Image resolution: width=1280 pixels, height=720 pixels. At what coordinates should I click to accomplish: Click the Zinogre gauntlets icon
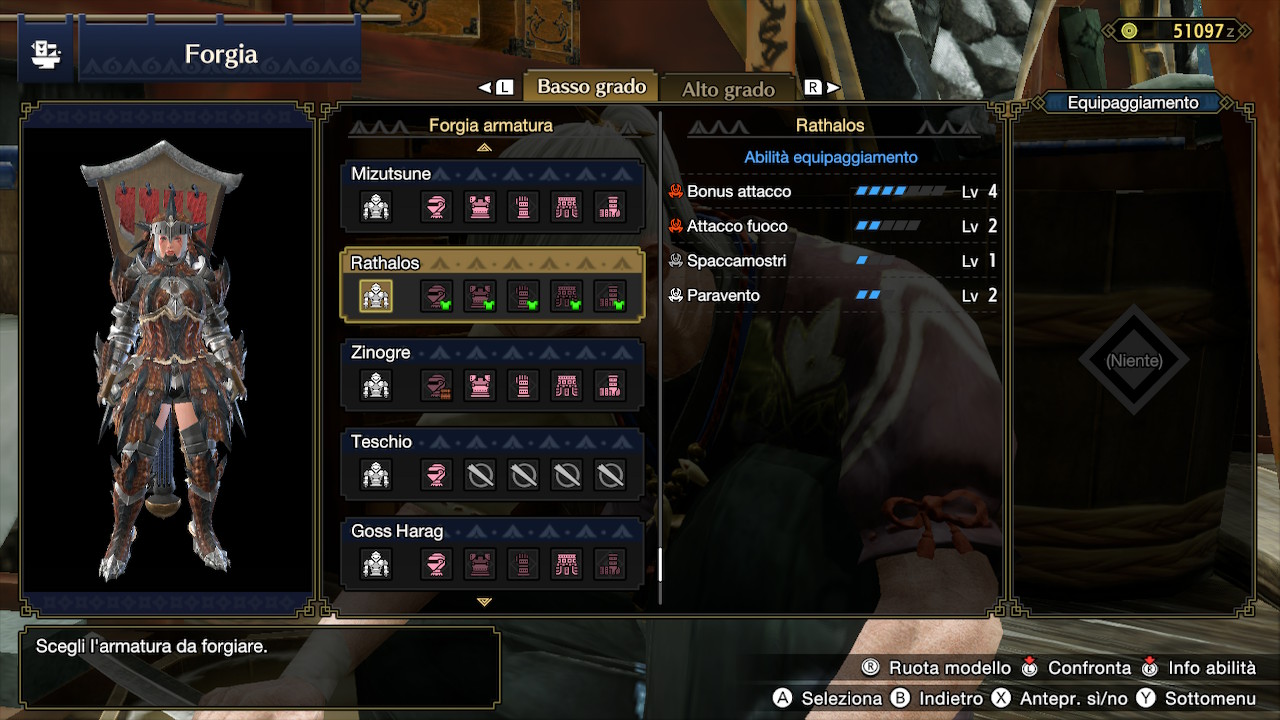coord(521,385)
